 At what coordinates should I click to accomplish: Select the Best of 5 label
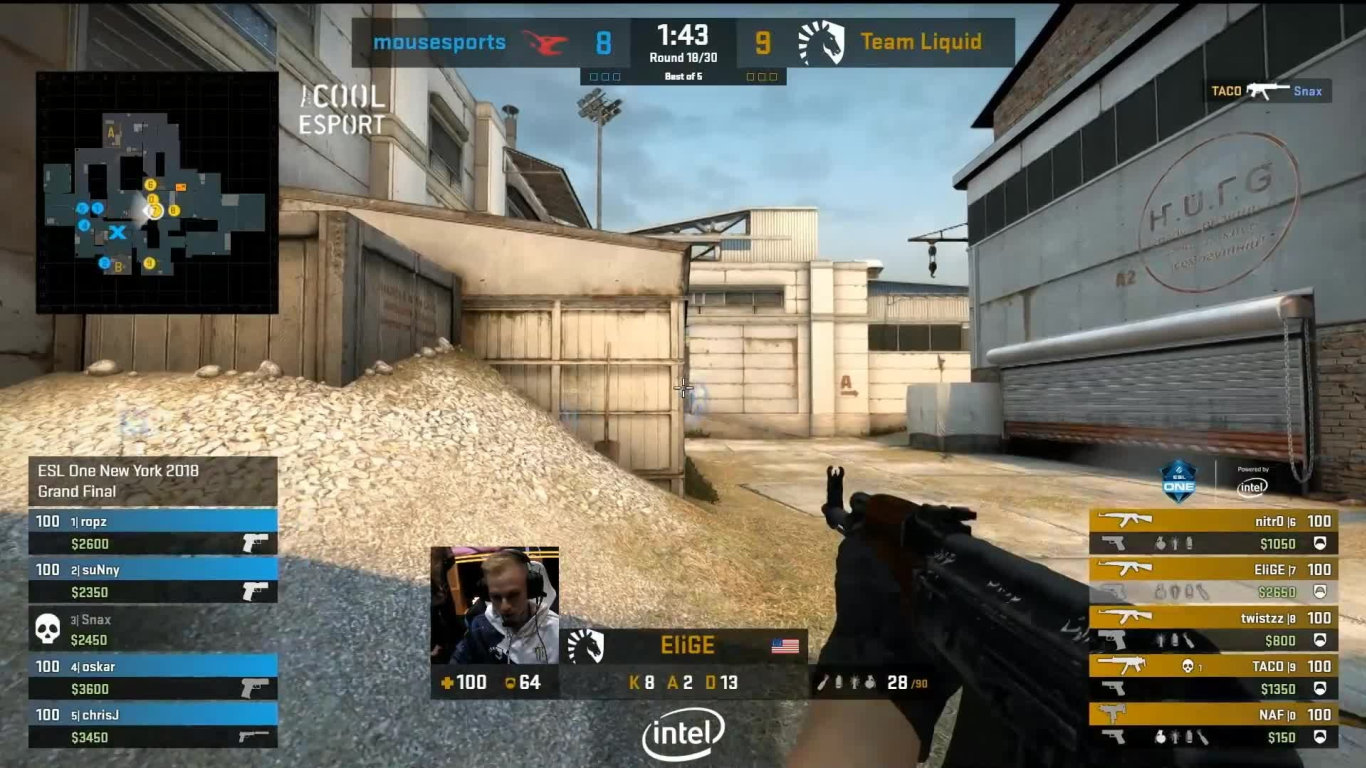(683, 76)
